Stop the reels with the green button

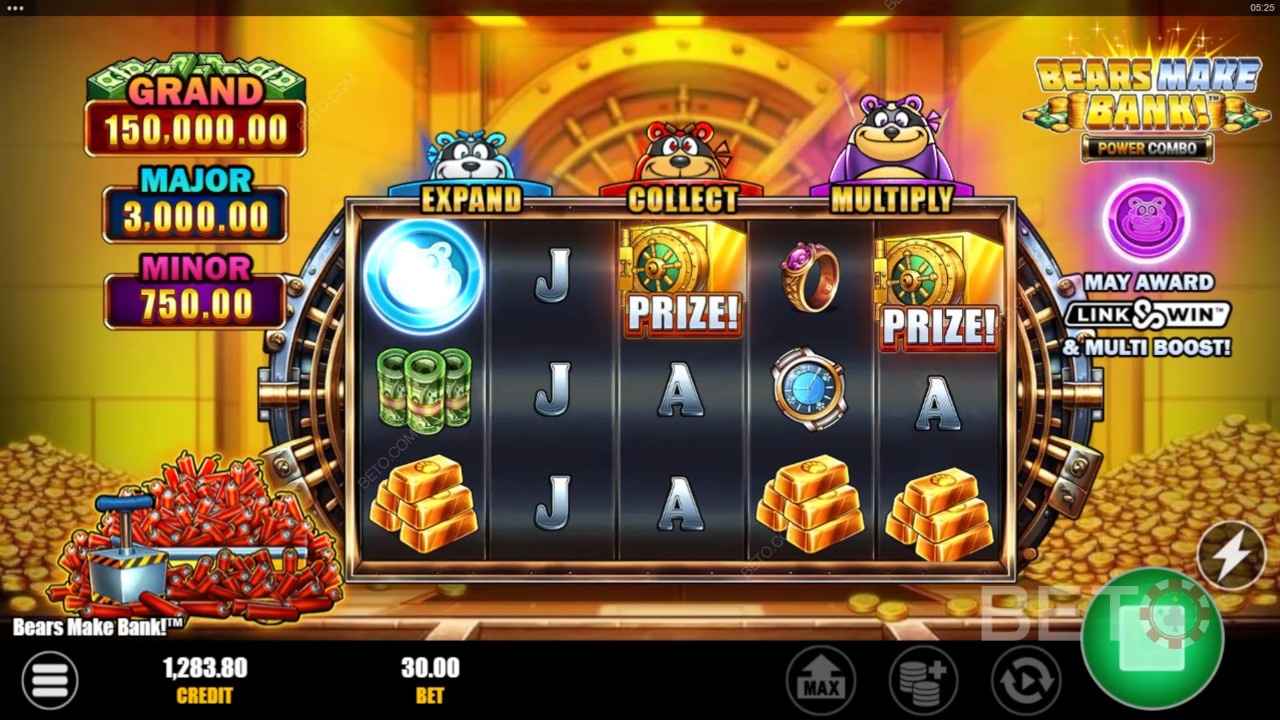pos(1151,639)
